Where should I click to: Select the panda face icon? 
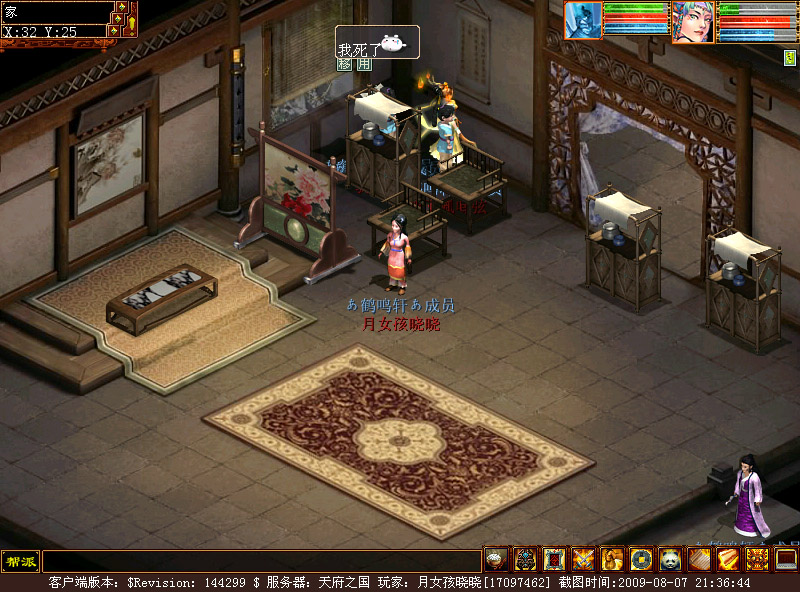pyautogui.click(x=669, y=559)
